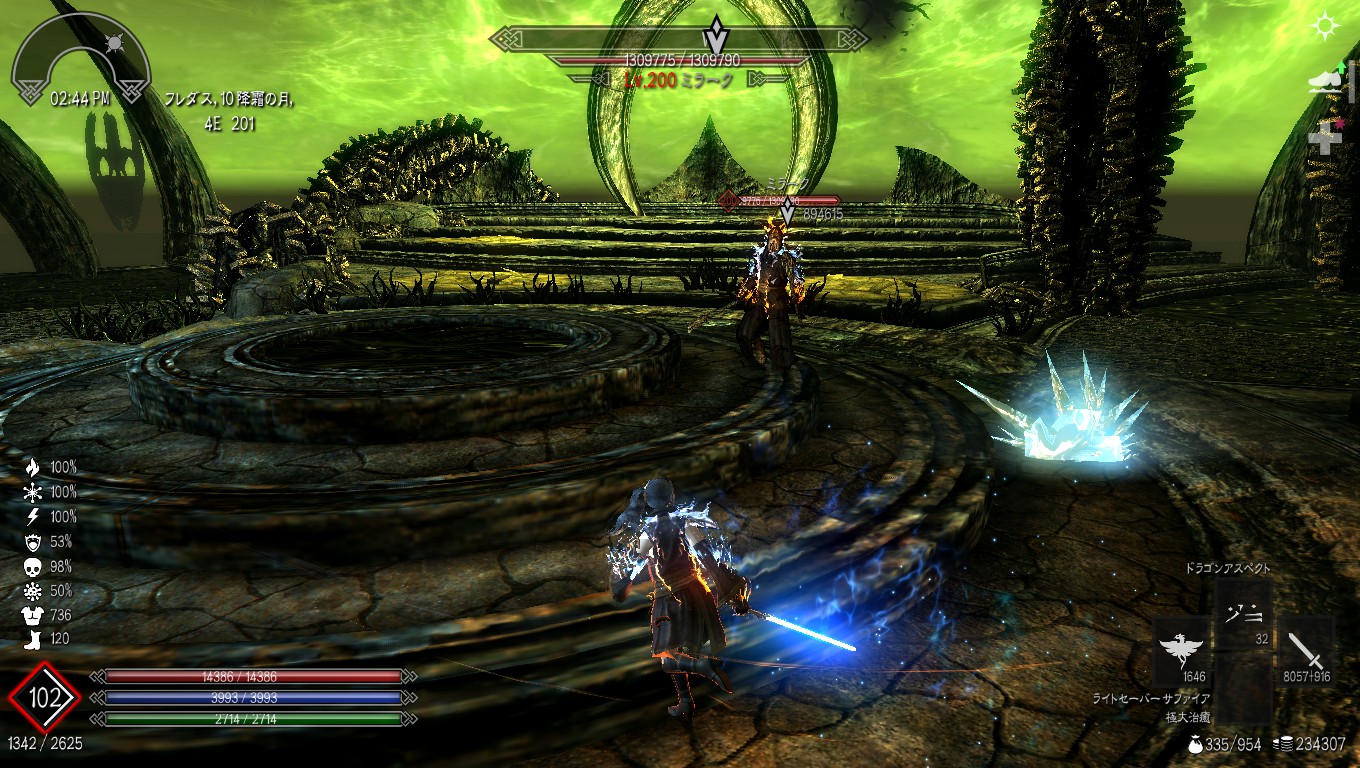
Task: Click the plus-shaped healing effect icon
Action: (x=1326, y=138)
